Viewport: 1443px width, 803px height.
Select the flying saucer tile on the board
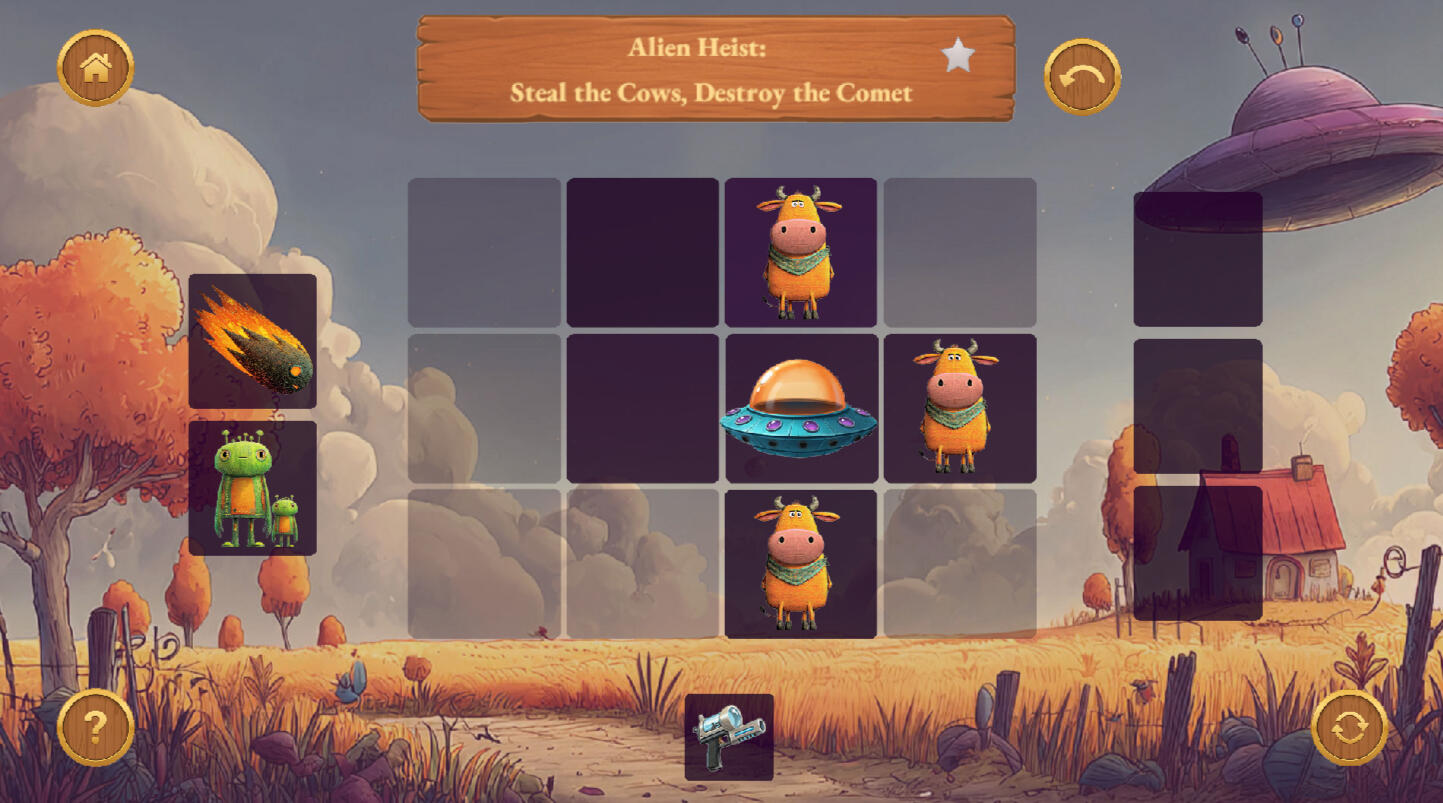[800, 410]
